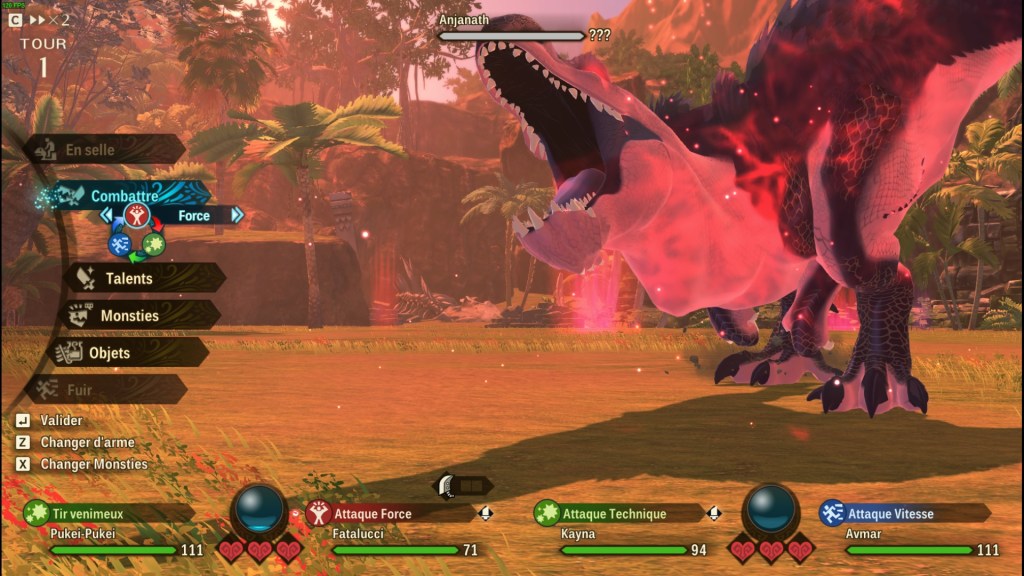Pick the green Technique attack icon
Image resolution: width=1024 pixels, height=576 pixels.
(x=153, y=243)
